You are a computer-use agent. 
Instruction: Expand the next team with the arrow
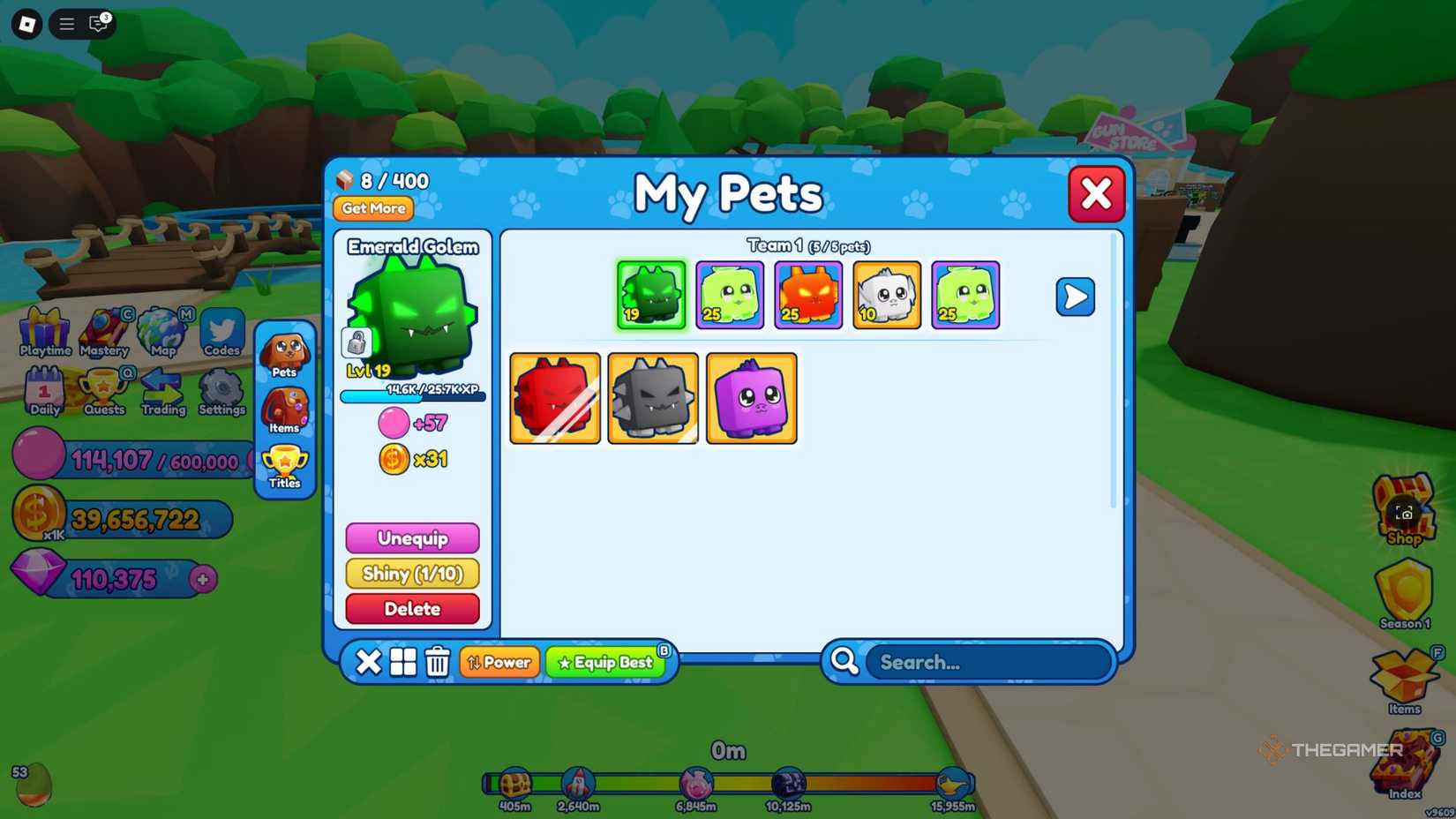coord(1075,297)
